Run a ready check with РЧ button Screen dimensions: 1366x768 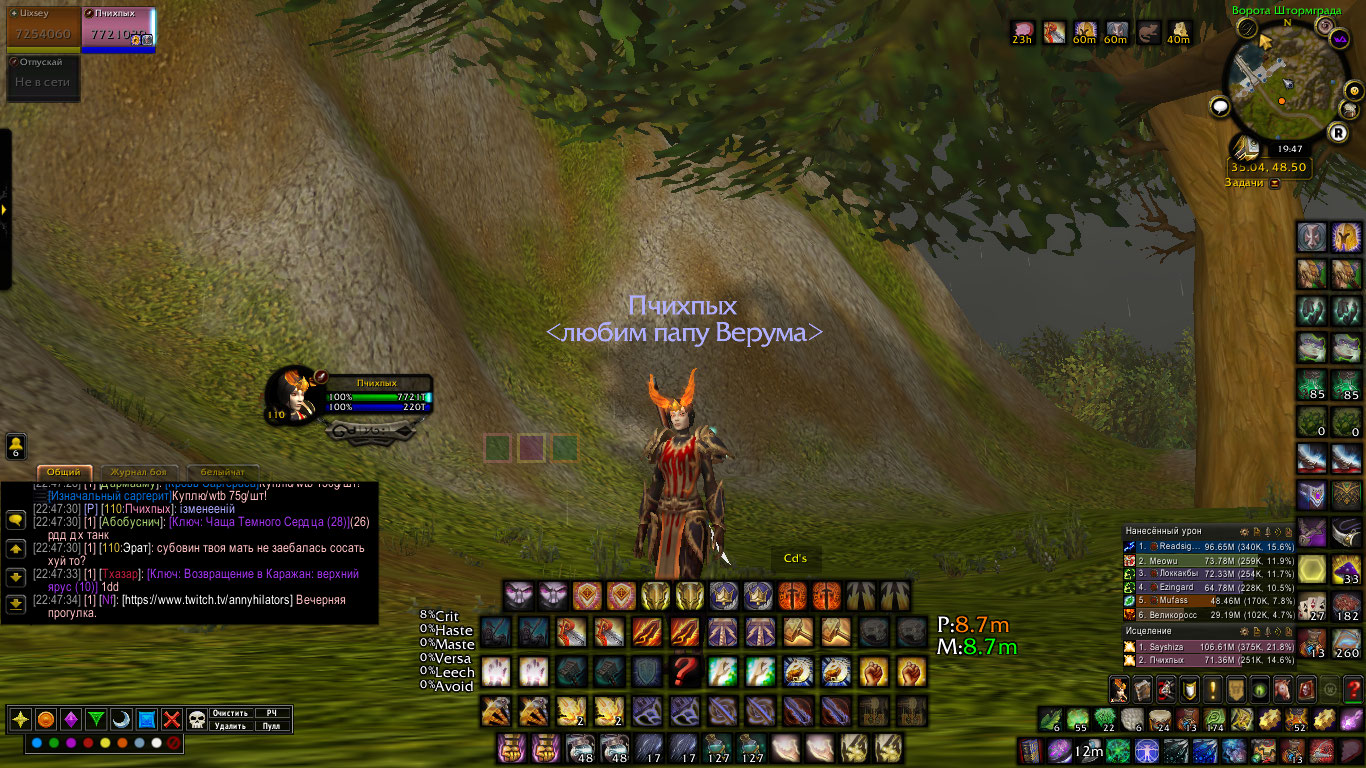click(x=271, y=713)
